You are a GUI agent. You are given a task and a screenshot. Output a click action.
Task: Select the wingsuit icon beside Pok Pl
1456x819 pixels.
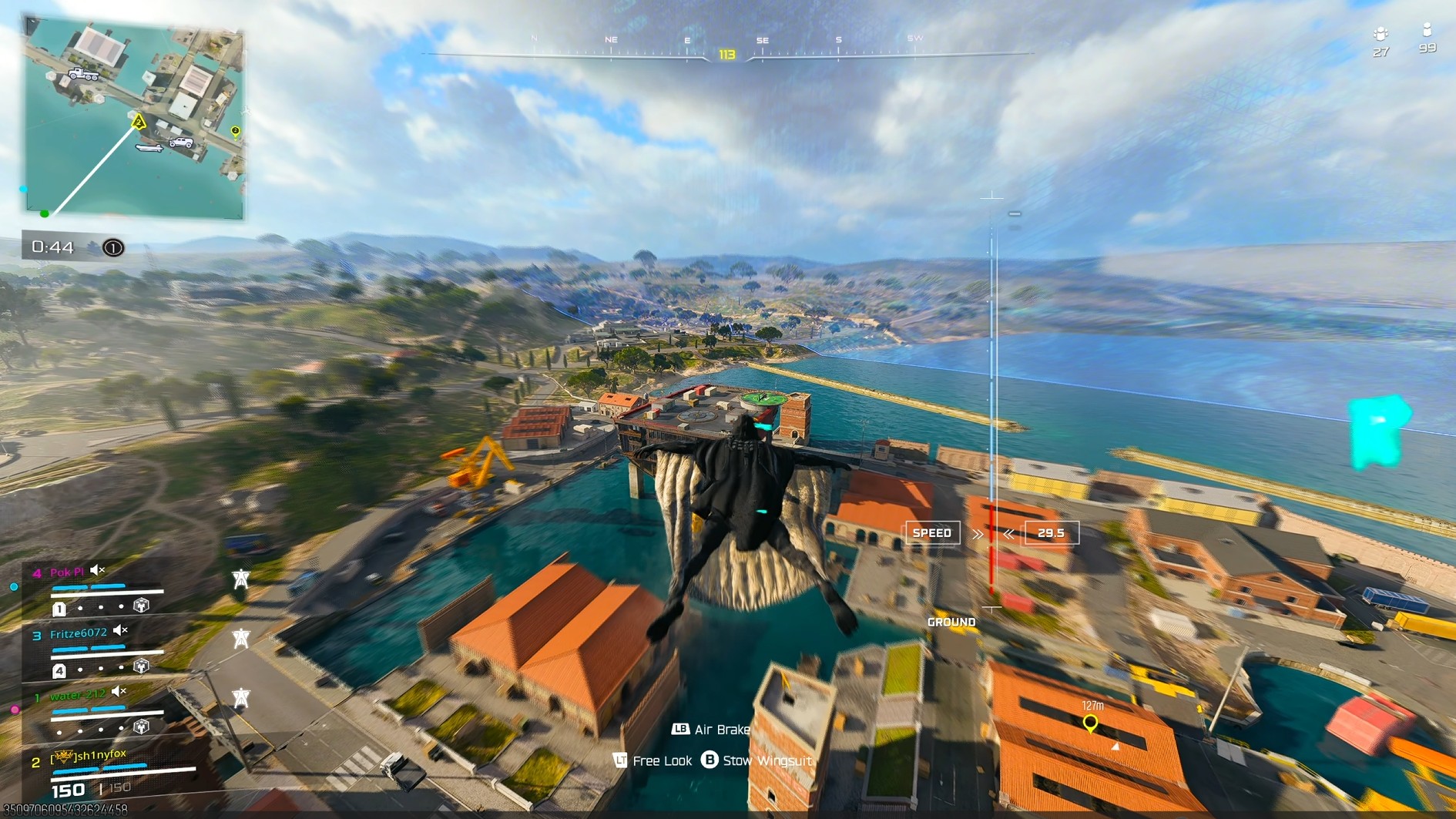click(x=241, y=580)
